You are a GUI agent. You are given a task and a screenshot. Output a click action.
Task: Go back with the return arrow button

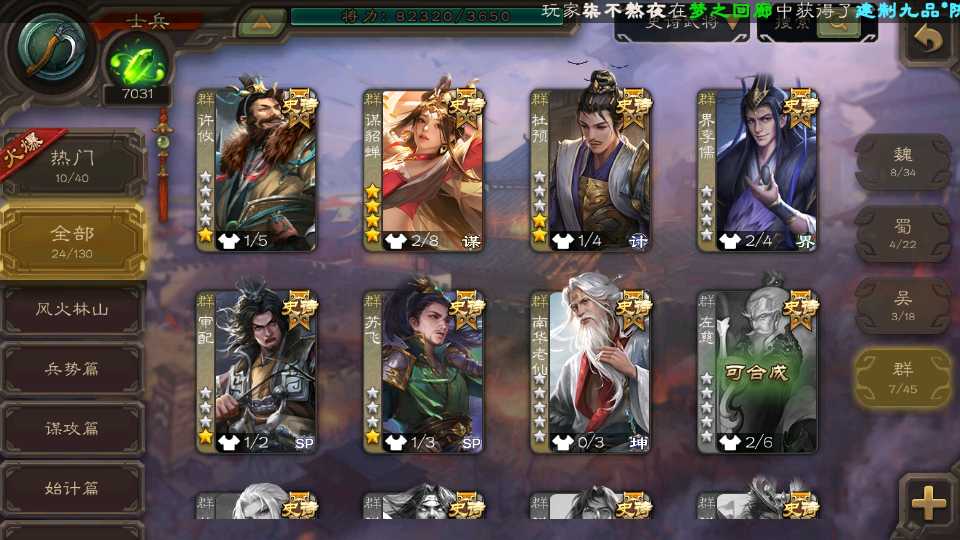coord(929,40)
